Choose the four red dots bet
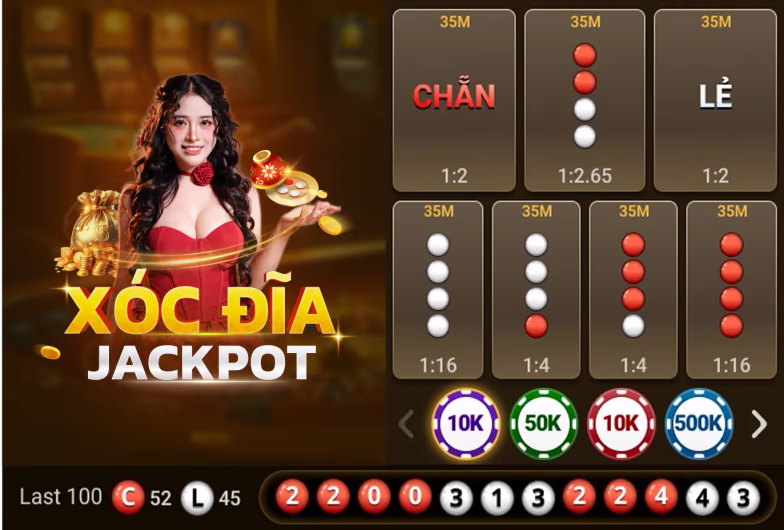The width and height of the screenshot is (784, 530). (731, 289)
